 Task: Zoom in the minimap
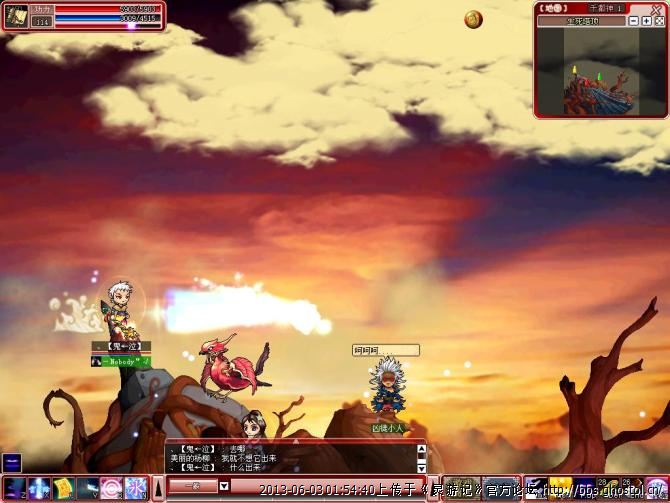[x=647, y=21]
